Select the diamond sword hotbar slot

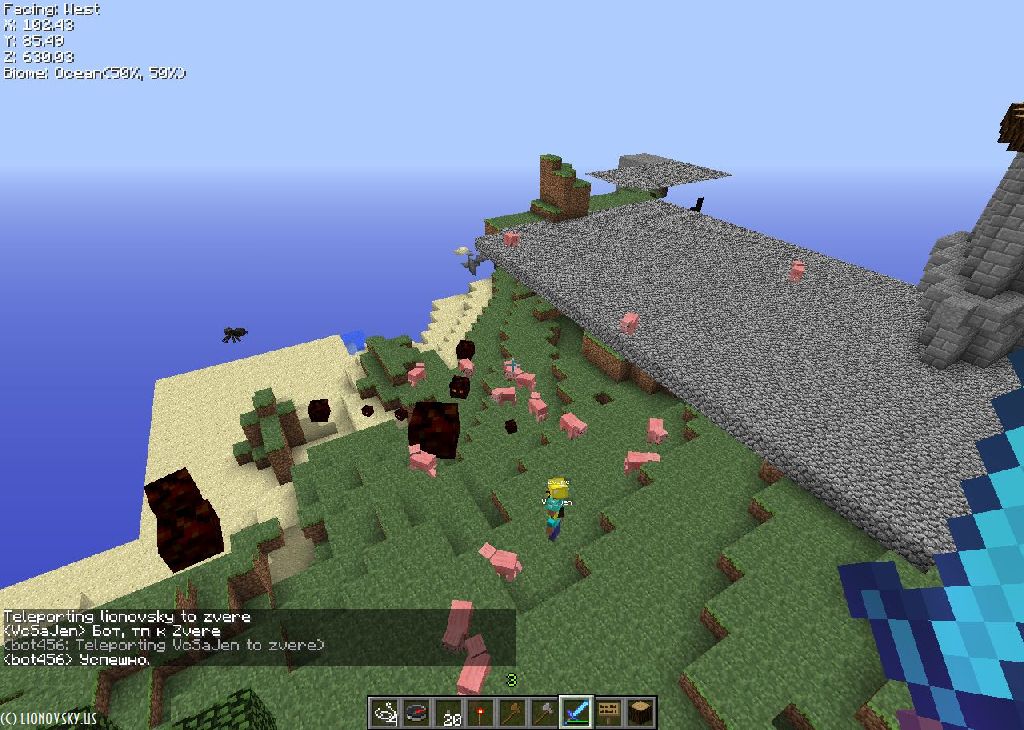[x=576, y=712]
